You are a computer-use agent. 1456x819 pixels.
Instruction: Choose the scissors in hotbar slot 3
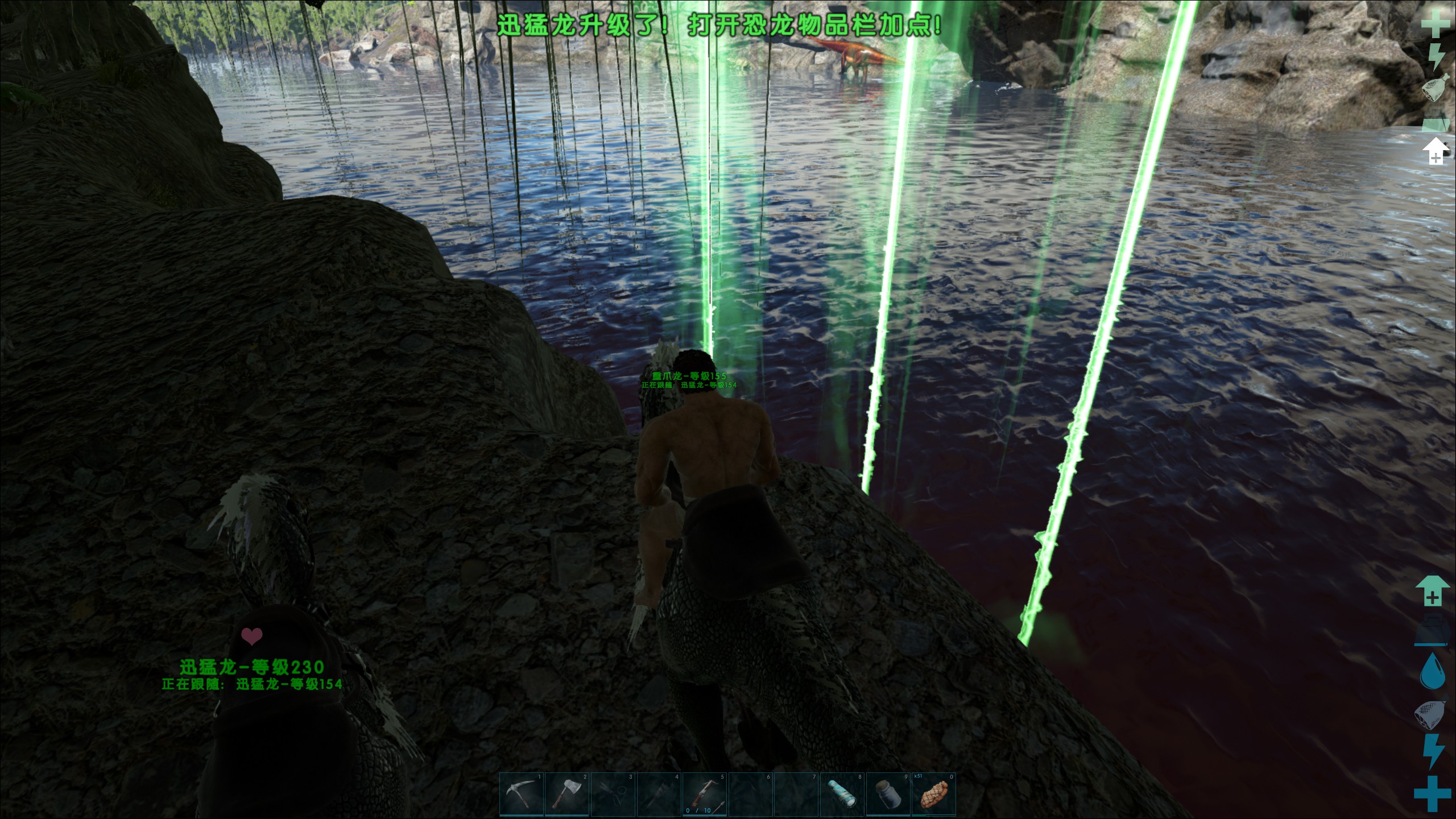613,794
